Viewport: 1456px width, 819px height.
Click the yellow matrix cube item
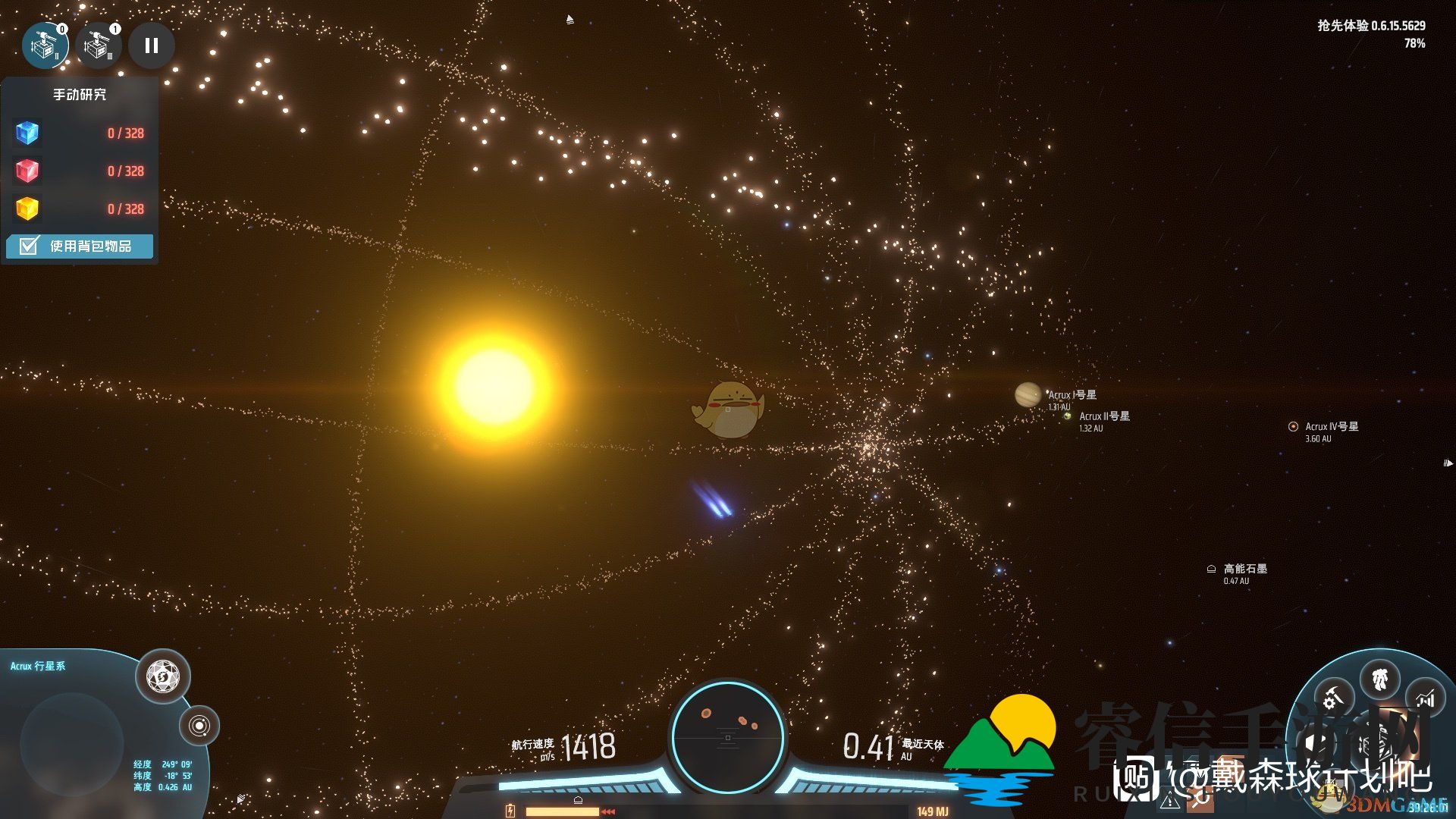[x=27, y=209]
